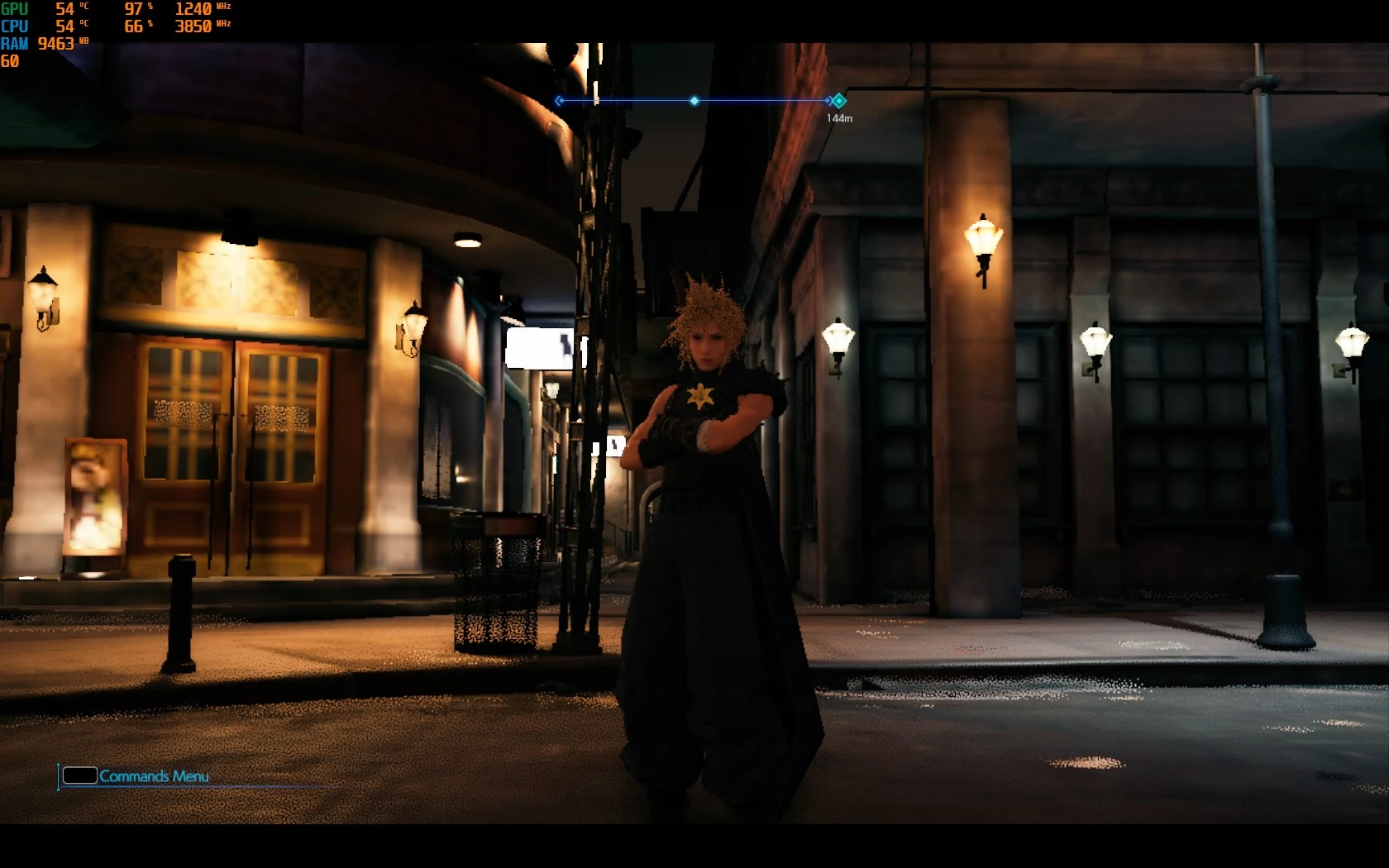The width and height of the screenshot is (1389, 868).
Task: Click the CPU usage value of 66 %
Action: (x=132, y=26)
